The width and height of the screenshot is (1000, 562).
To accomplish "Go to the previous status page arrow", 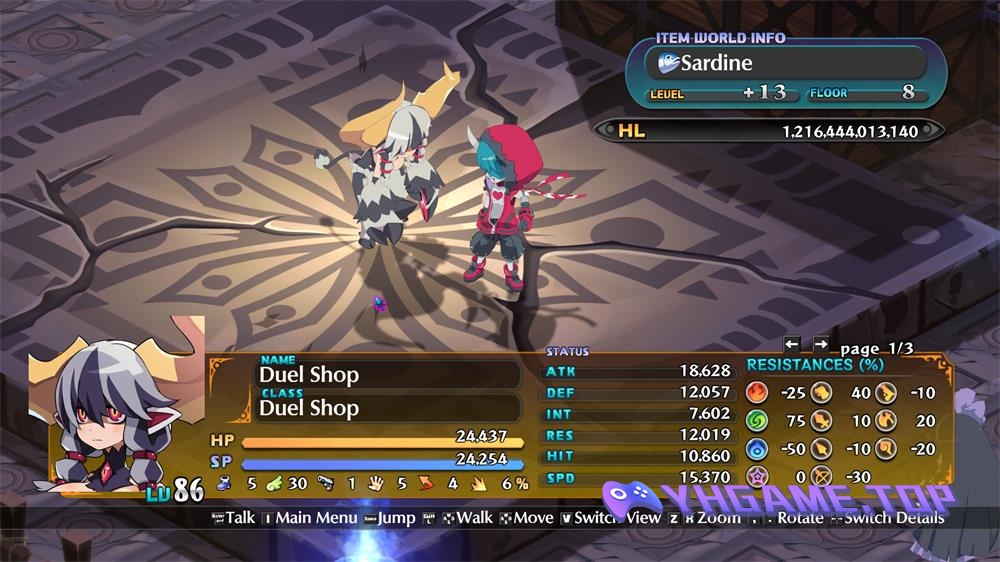I will pyautogui.click(x=792, y=344).
